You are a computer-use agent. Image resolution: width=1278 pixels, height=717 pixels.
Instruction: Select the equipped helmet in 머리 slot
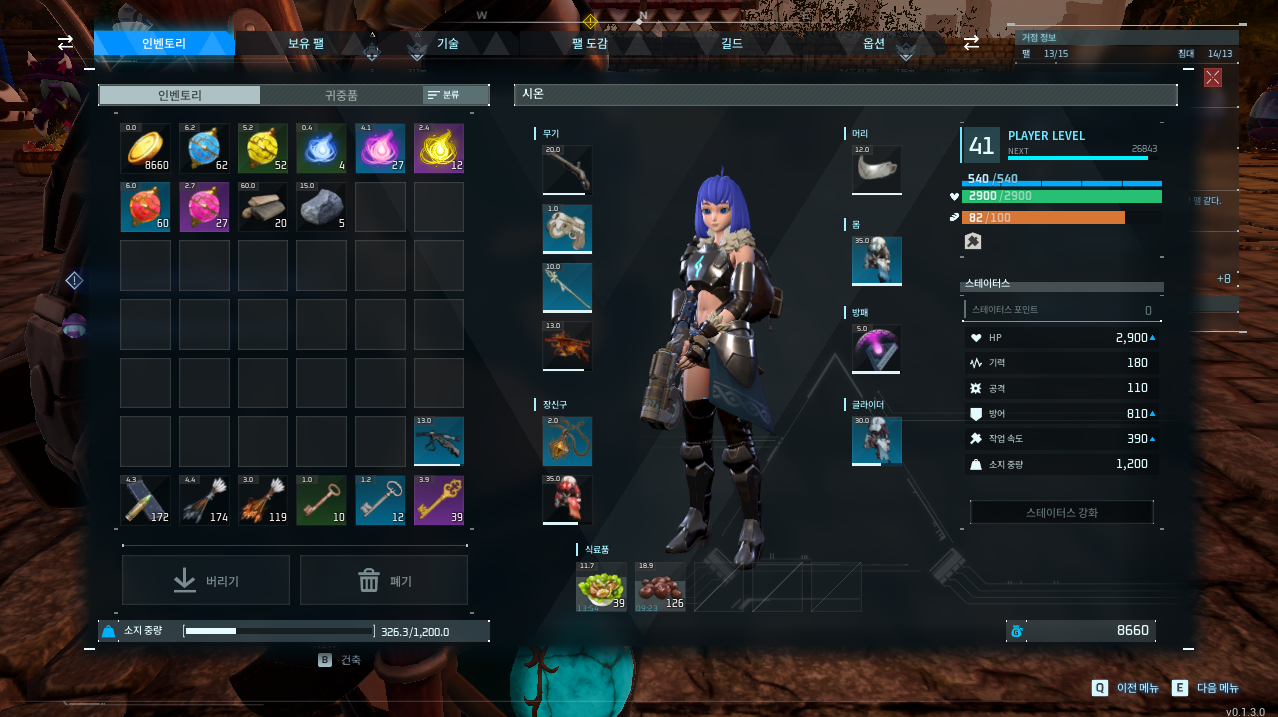tap(877, 170)
